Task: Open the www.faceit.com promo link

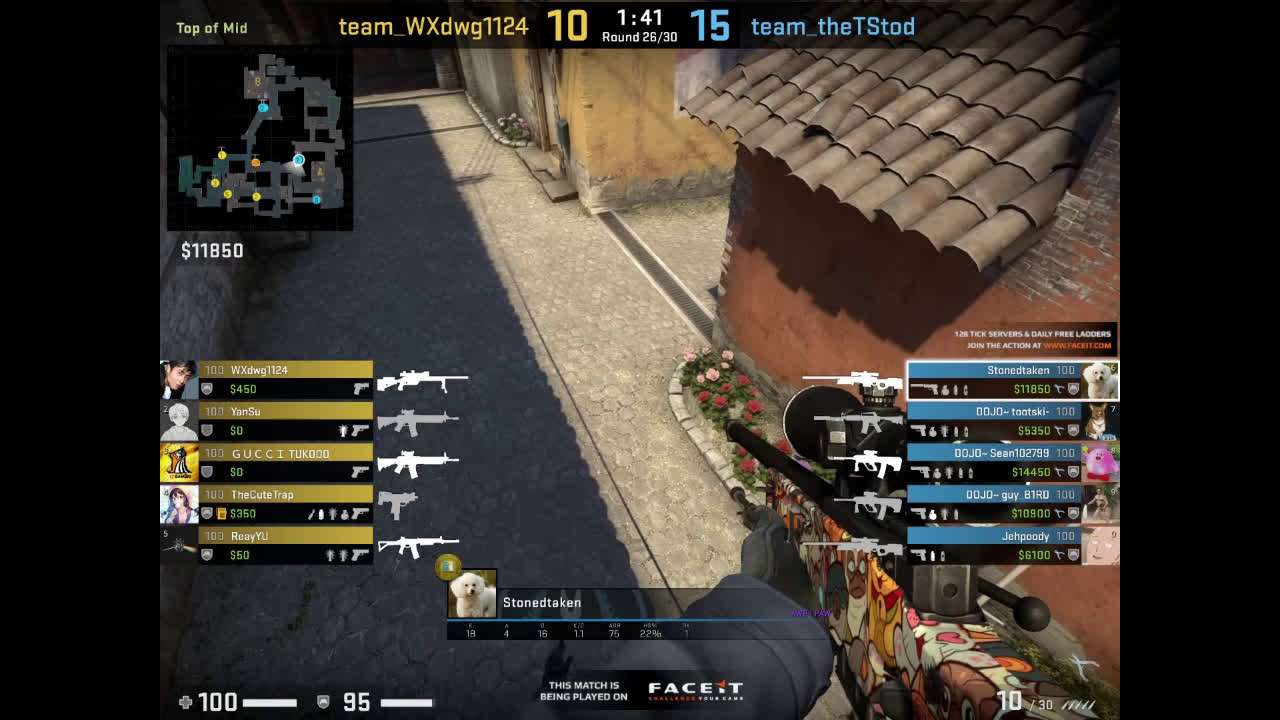Action: pos(1079,346)
